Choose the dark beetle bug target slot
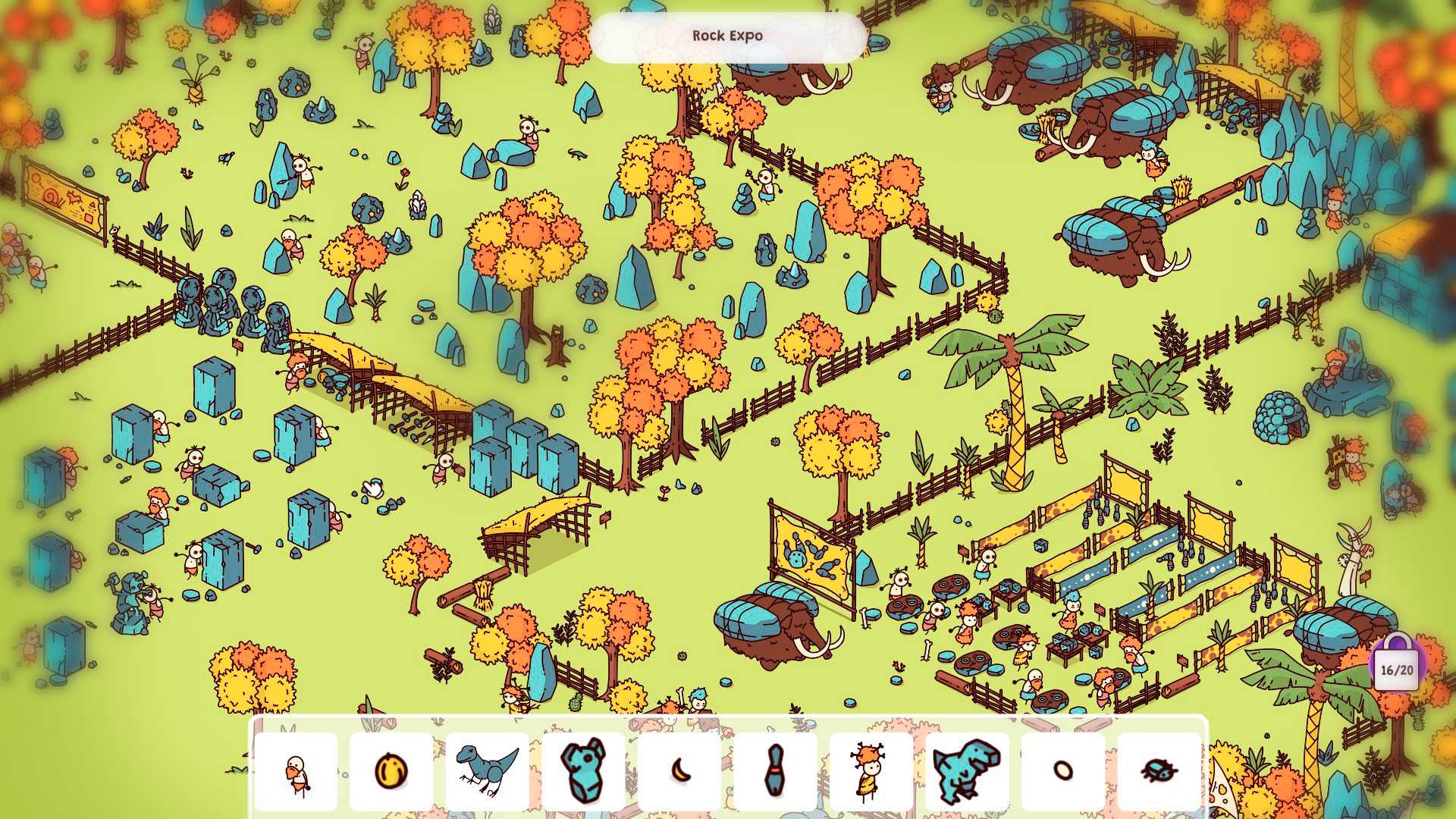The height and width of the screenshot is (819, 1456). 1159,771
